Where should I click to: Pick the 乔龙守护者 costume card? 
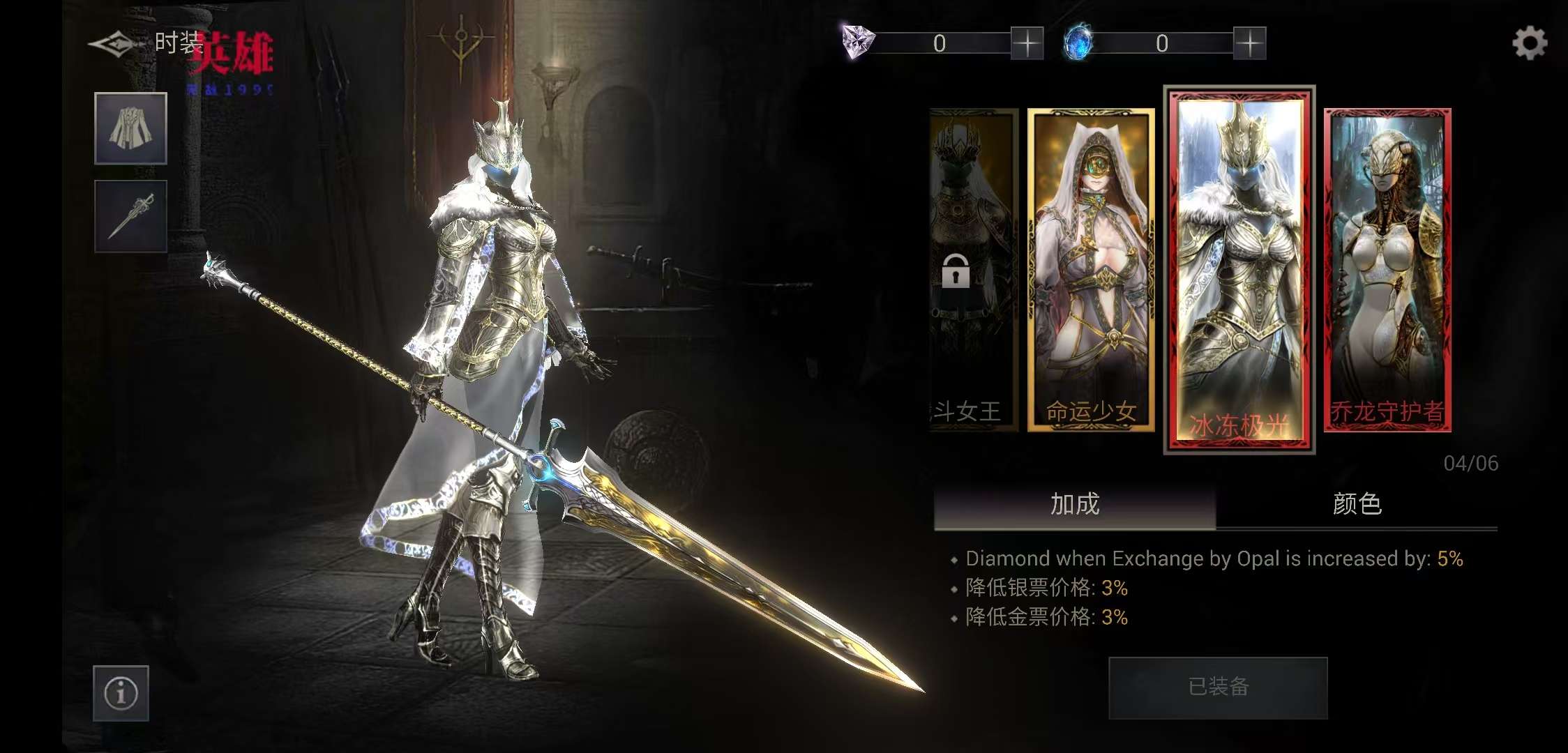pos(1387,271)
